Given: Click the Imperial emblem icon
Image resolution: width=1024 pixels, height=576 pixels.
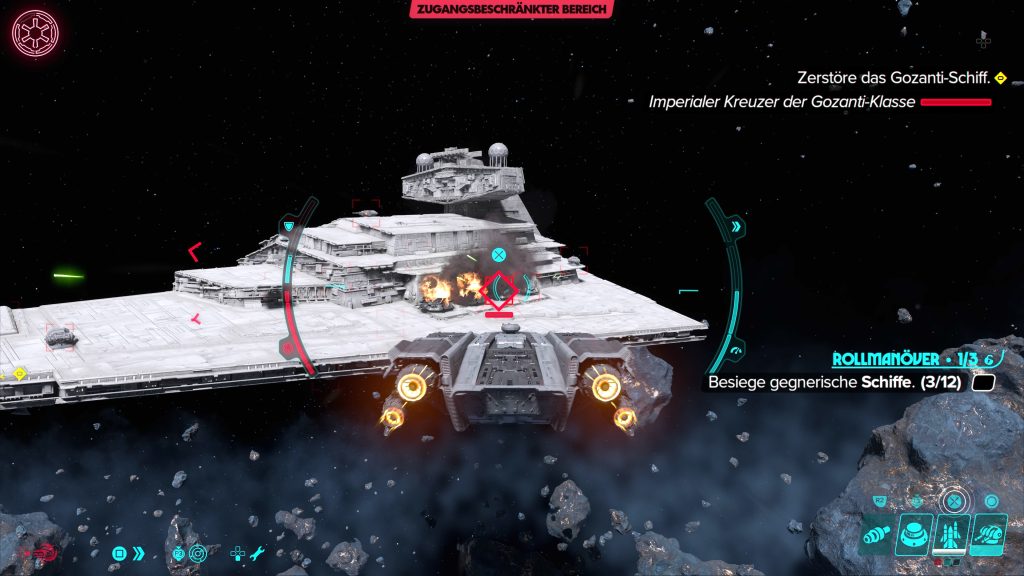Looking at the screenshot, I should [x=35, y=34].
